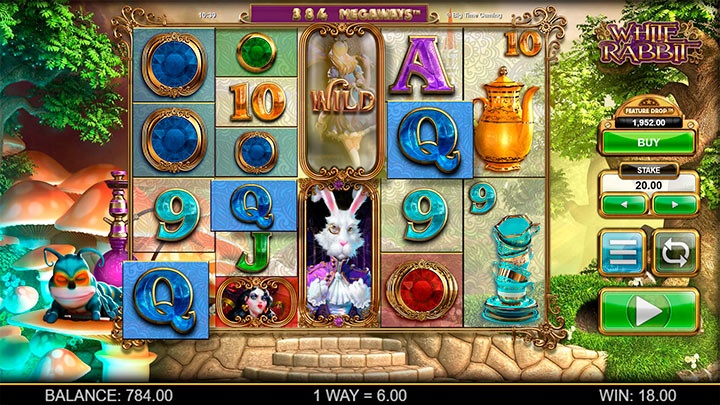Buy the Feature Drop bonus
Viewport: 720px width, 405px height.
[x=648, y=142]
